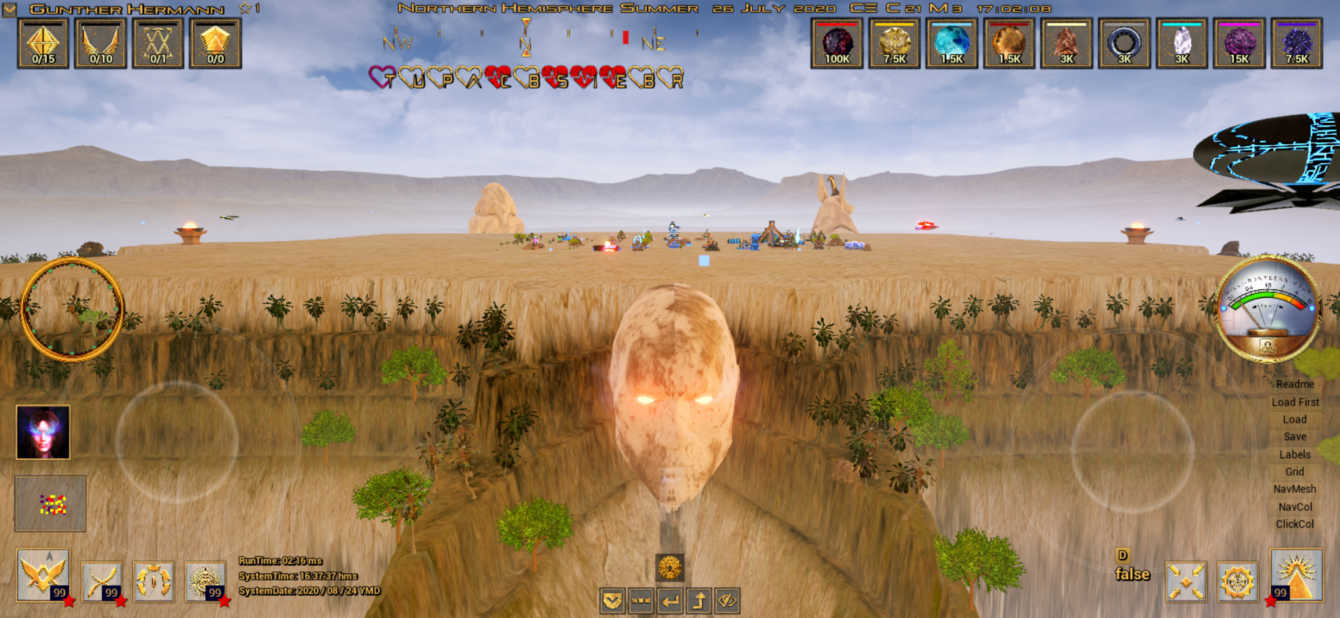
Task: Select the crossed golden blades icon
Action: 102,579
